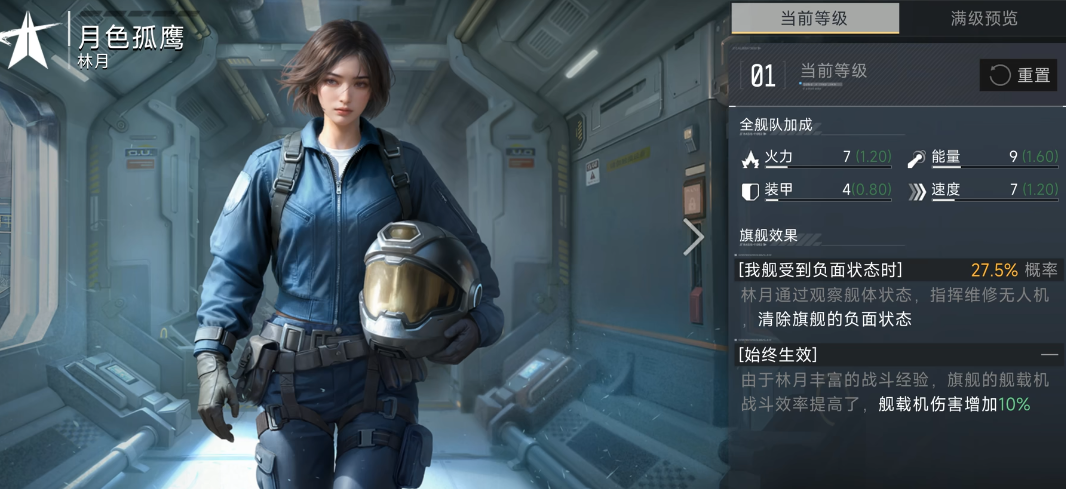Open the 满级预览 tab
The image size is (1066, 489).
click(983, 18)
